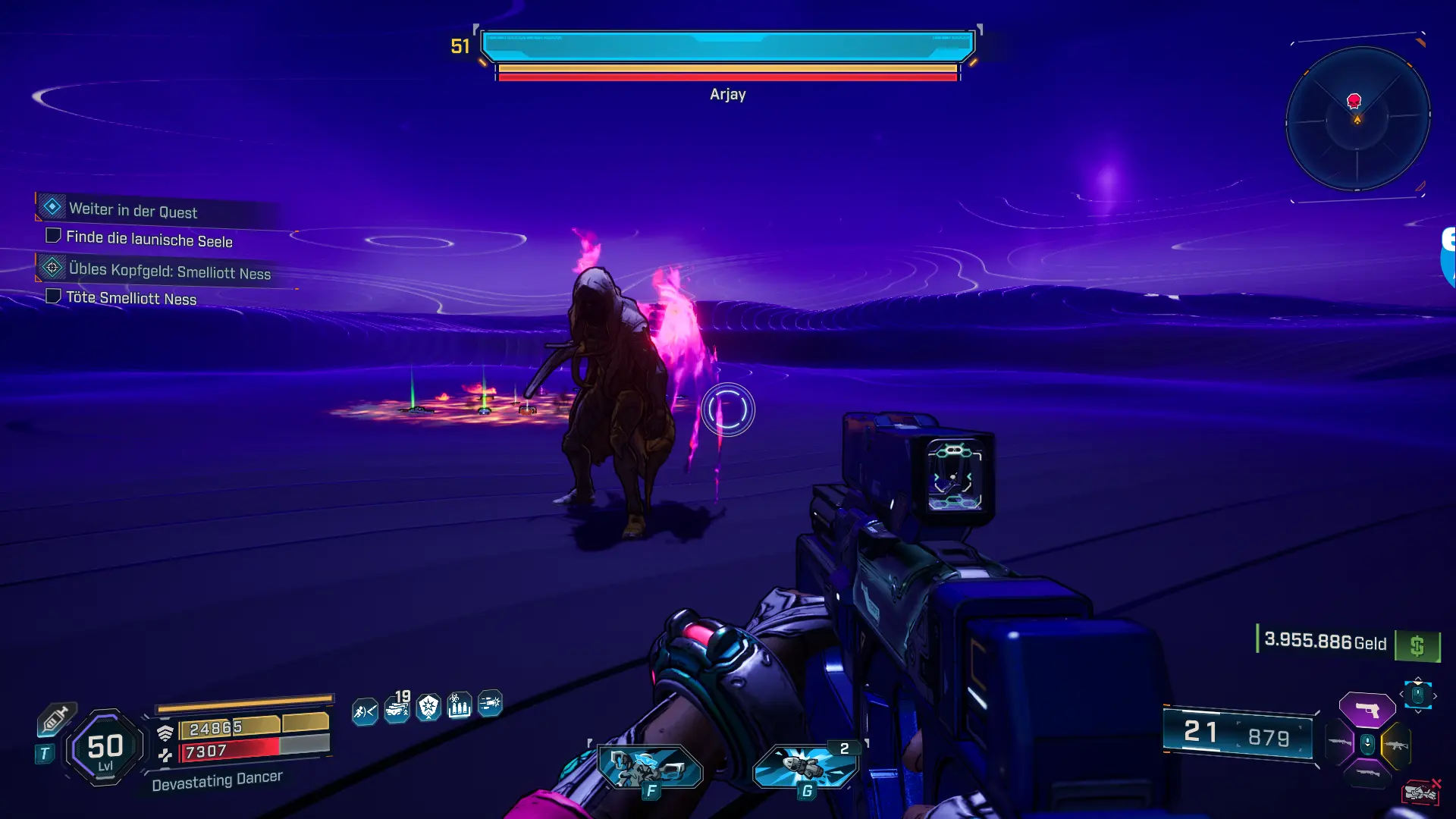Inspect the biohazard ammo buff icon
The image size is (1456, 819).
pyautogui.click(x=459, y=707)
